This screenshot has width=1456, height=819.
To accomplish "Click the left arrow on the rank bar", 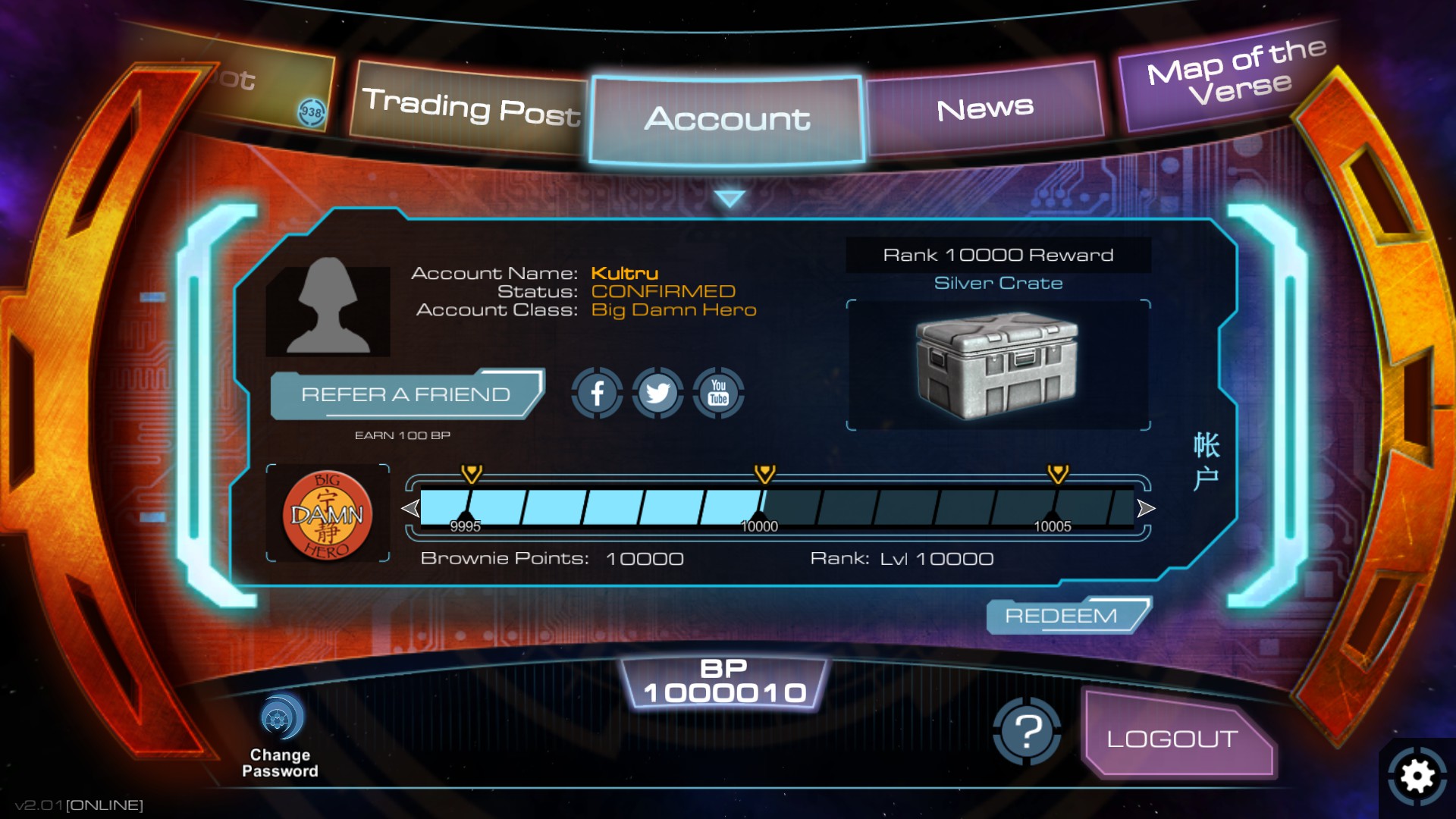I will coord(410,508).
